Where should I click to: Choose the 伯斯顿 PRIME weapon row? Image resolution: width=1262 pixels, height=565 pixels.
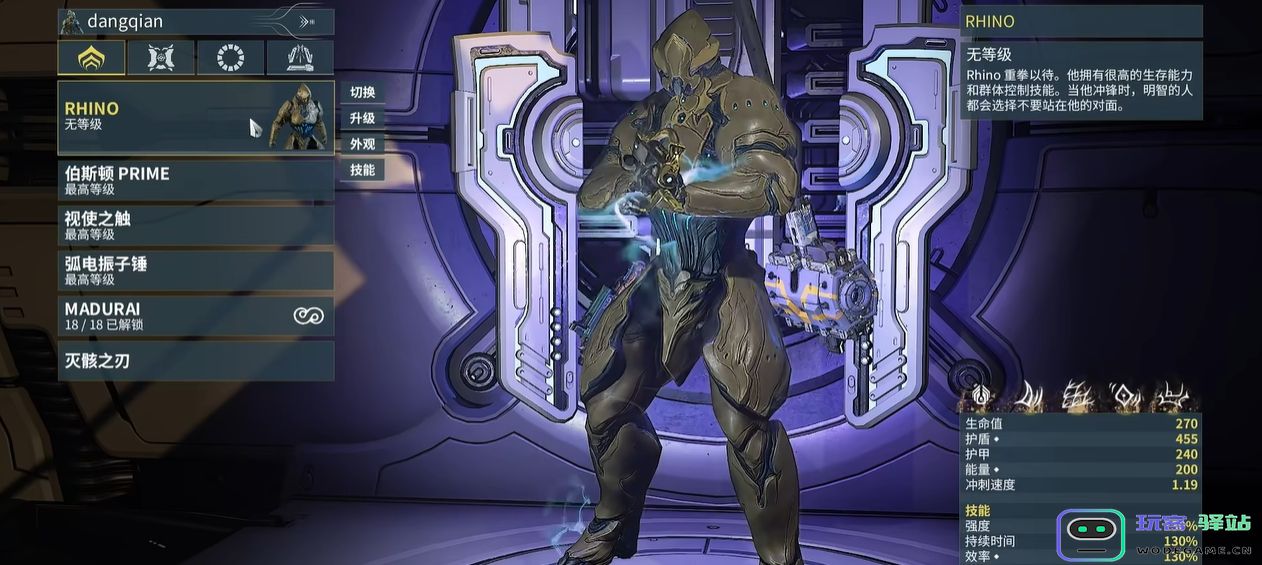[x=196, y=180]
